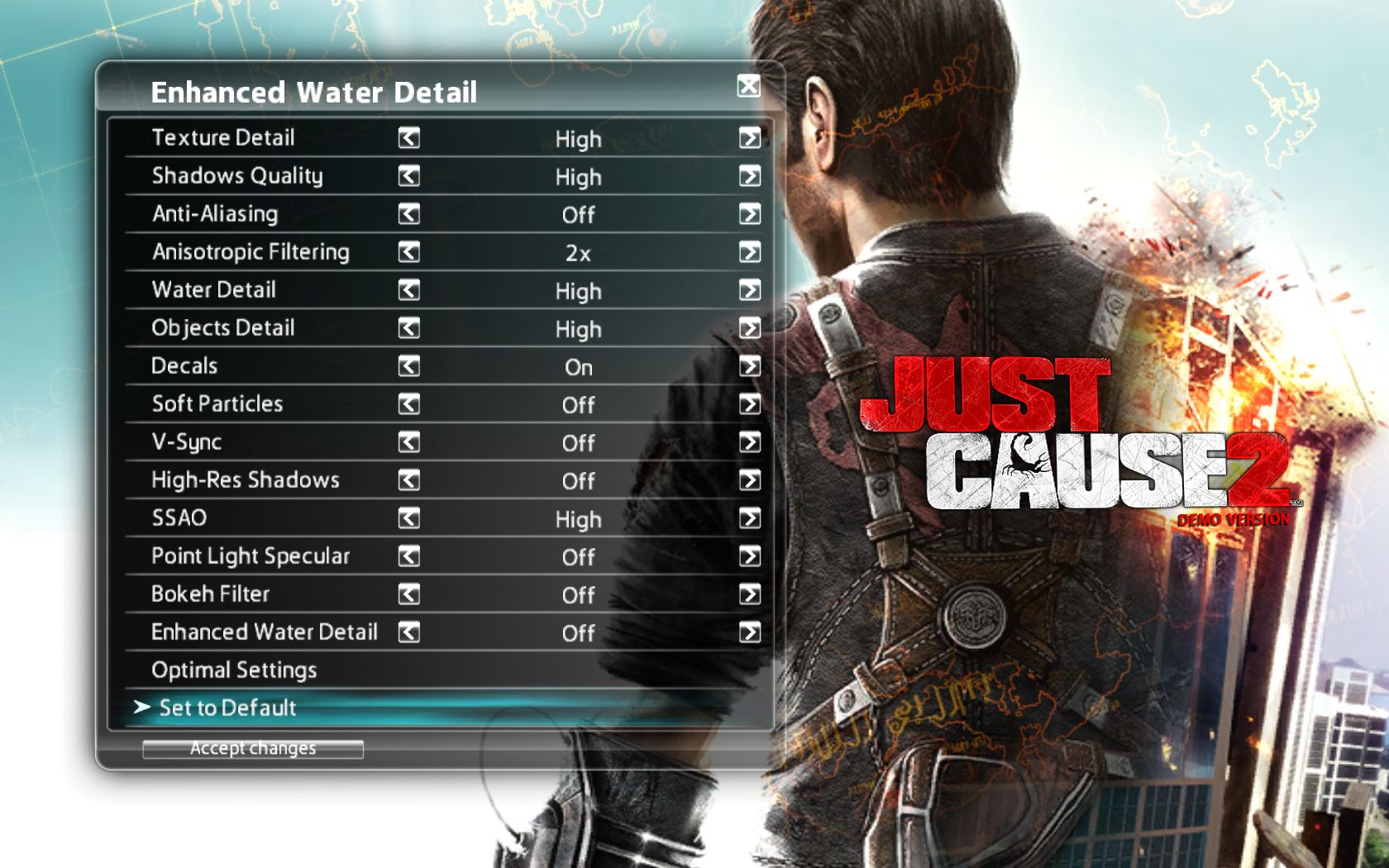Viewport: 1389px width, 868px height.
Task: Increase Texture Detail with right arrow
Action: click(749, 138)
